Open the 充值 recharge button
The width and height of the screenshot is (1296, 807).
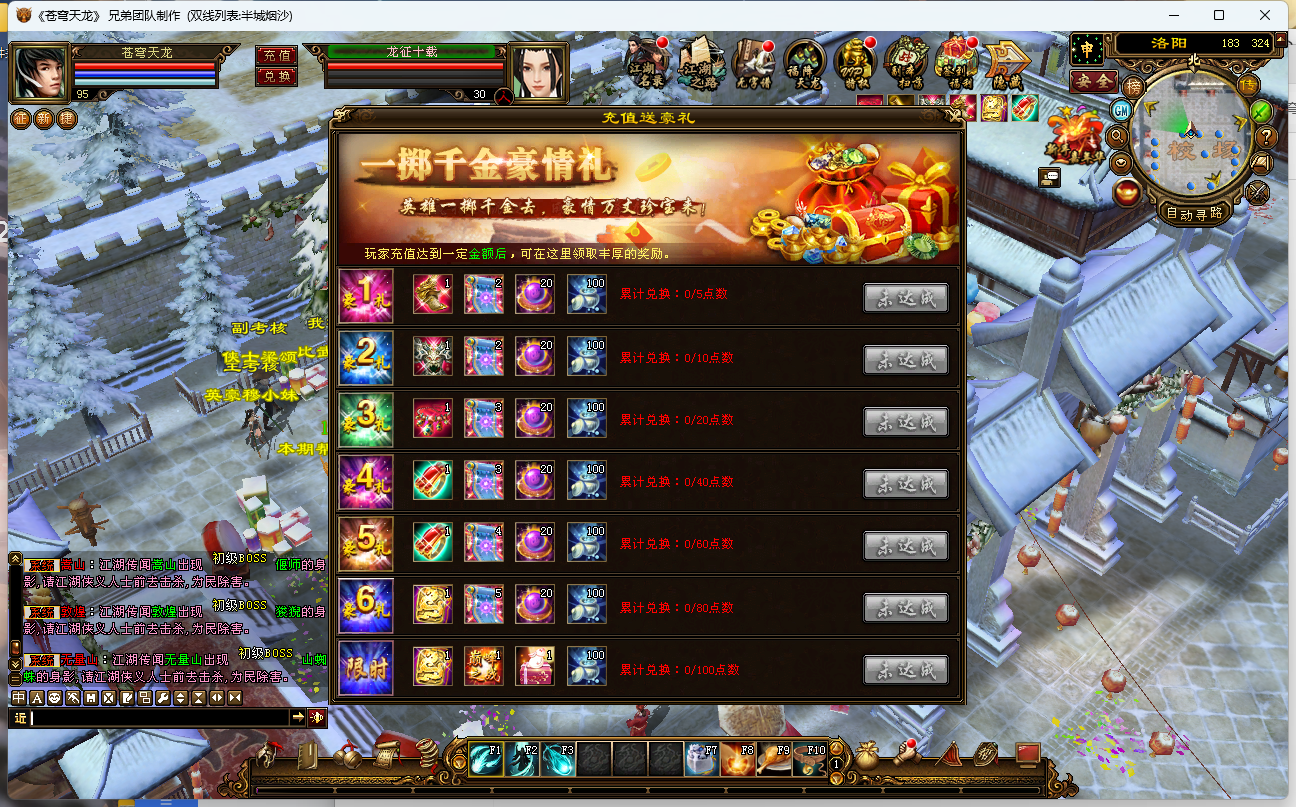[276, 55]
